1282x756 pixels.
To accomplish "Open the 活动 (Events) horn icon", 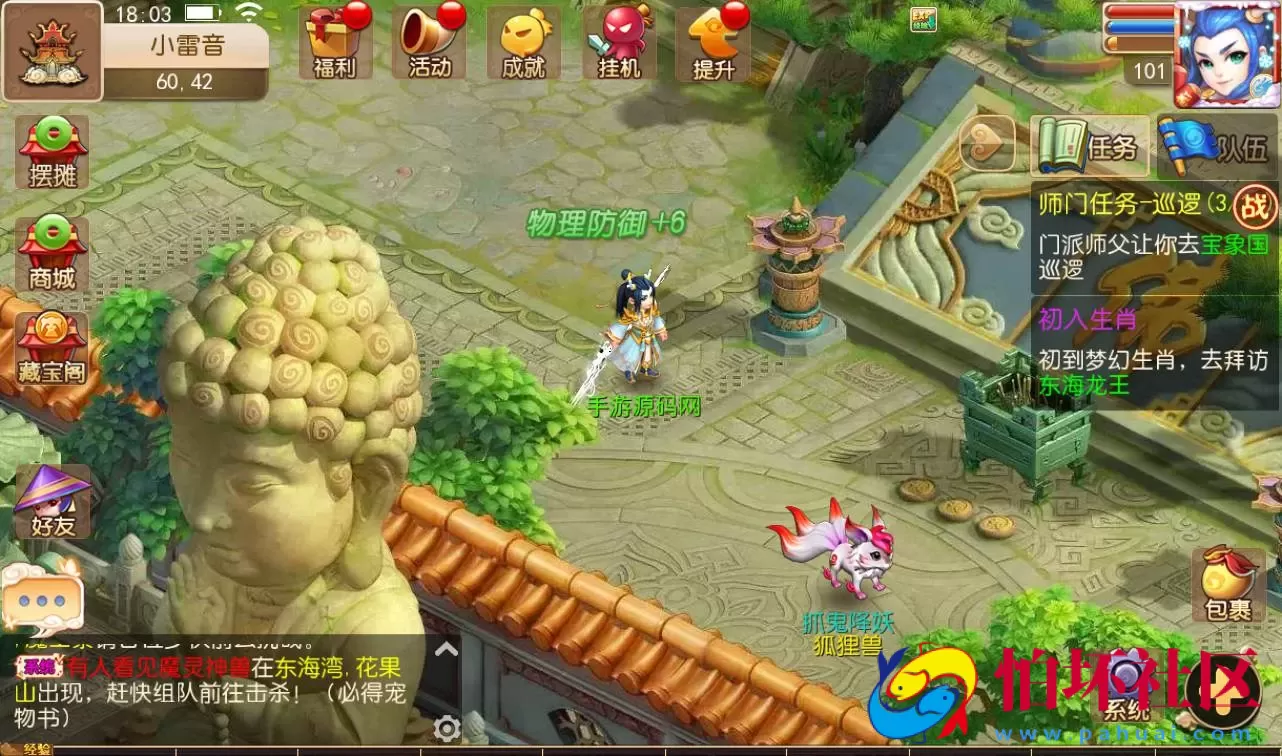I will coord(428,42).
